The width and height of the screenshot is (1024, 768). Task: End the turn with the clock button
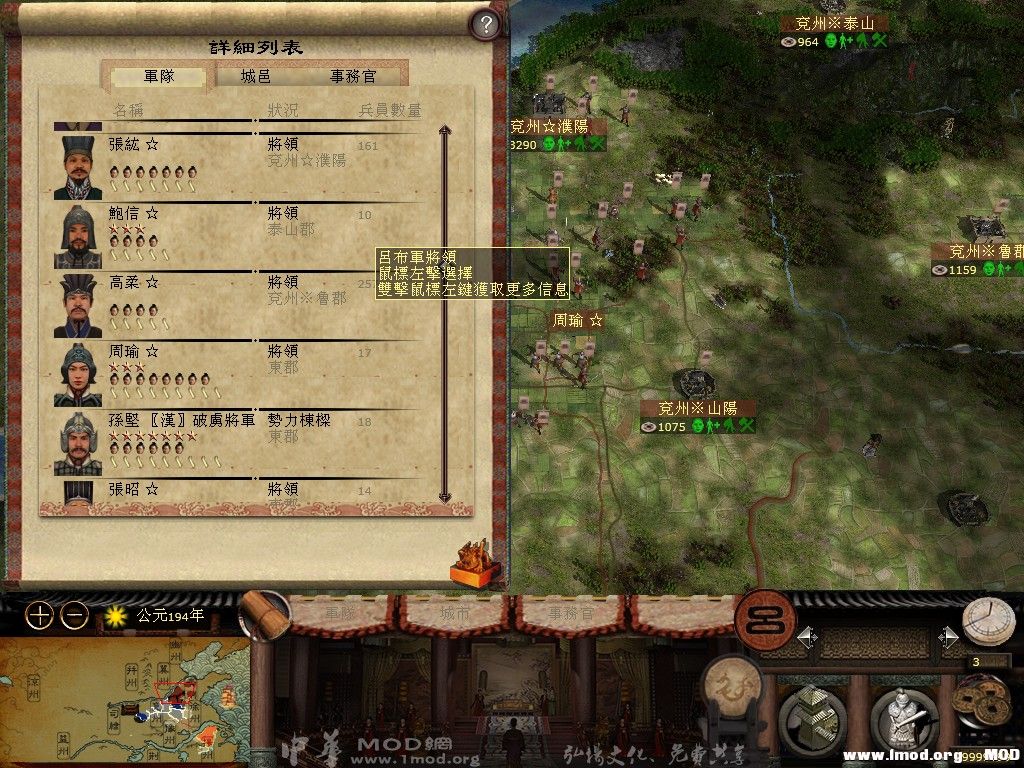pyautogui.click(x=987, y=622)
